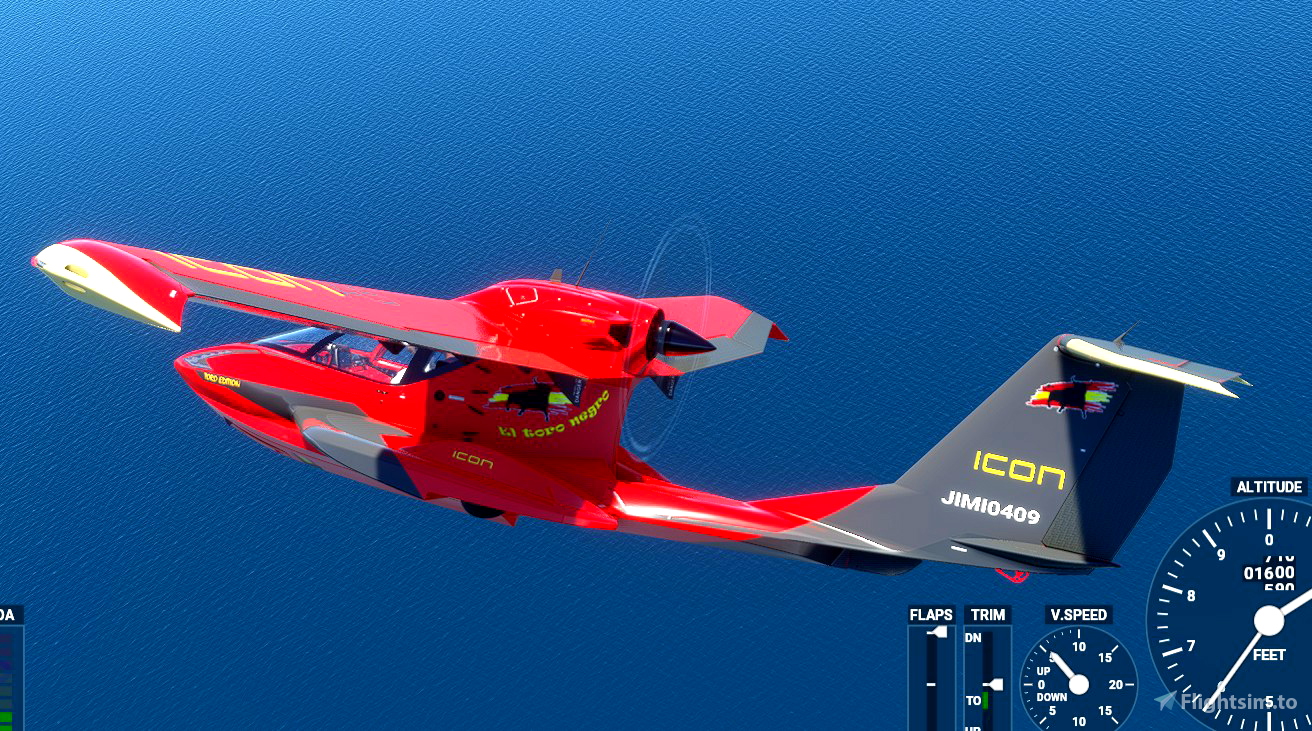Click the bull decal on the vertical stabilizer
This screenshot has width=1312, height=731.
(1072, 395)
